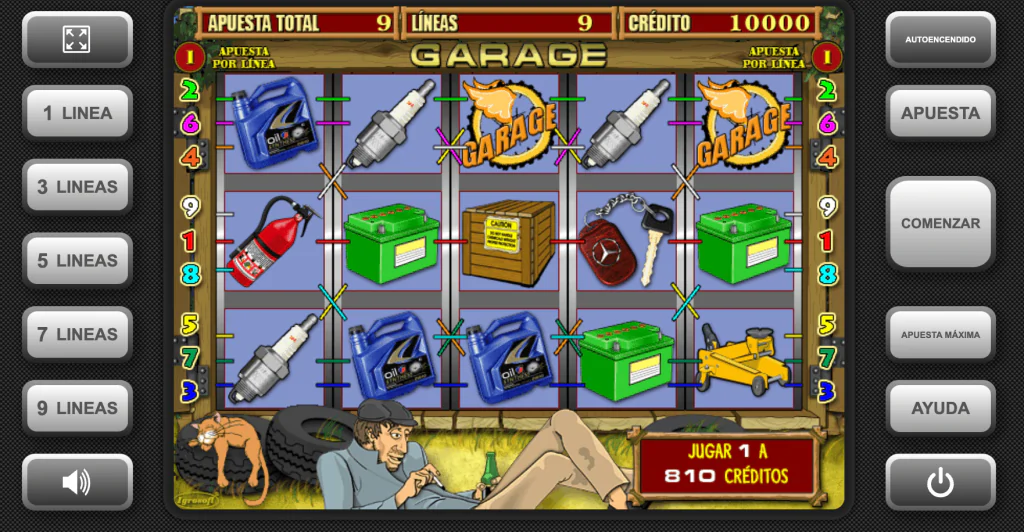The height and width of the screenshot is (532, 1024).
Task: Open the AYUDA help screen
Action: coord(940,408)
